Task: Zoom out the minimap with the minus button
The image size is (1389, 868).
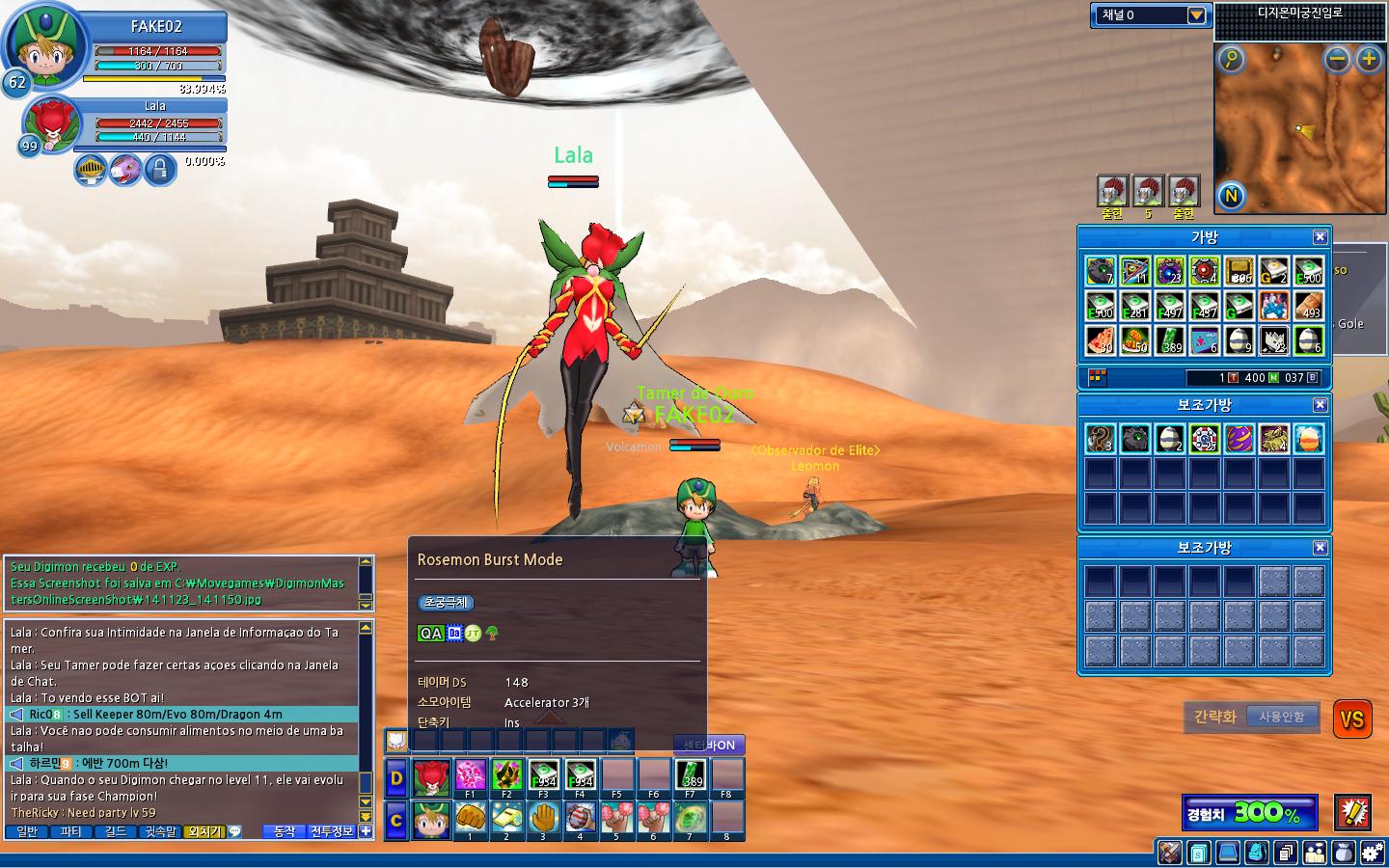Action: click(x=1337, y=60)
